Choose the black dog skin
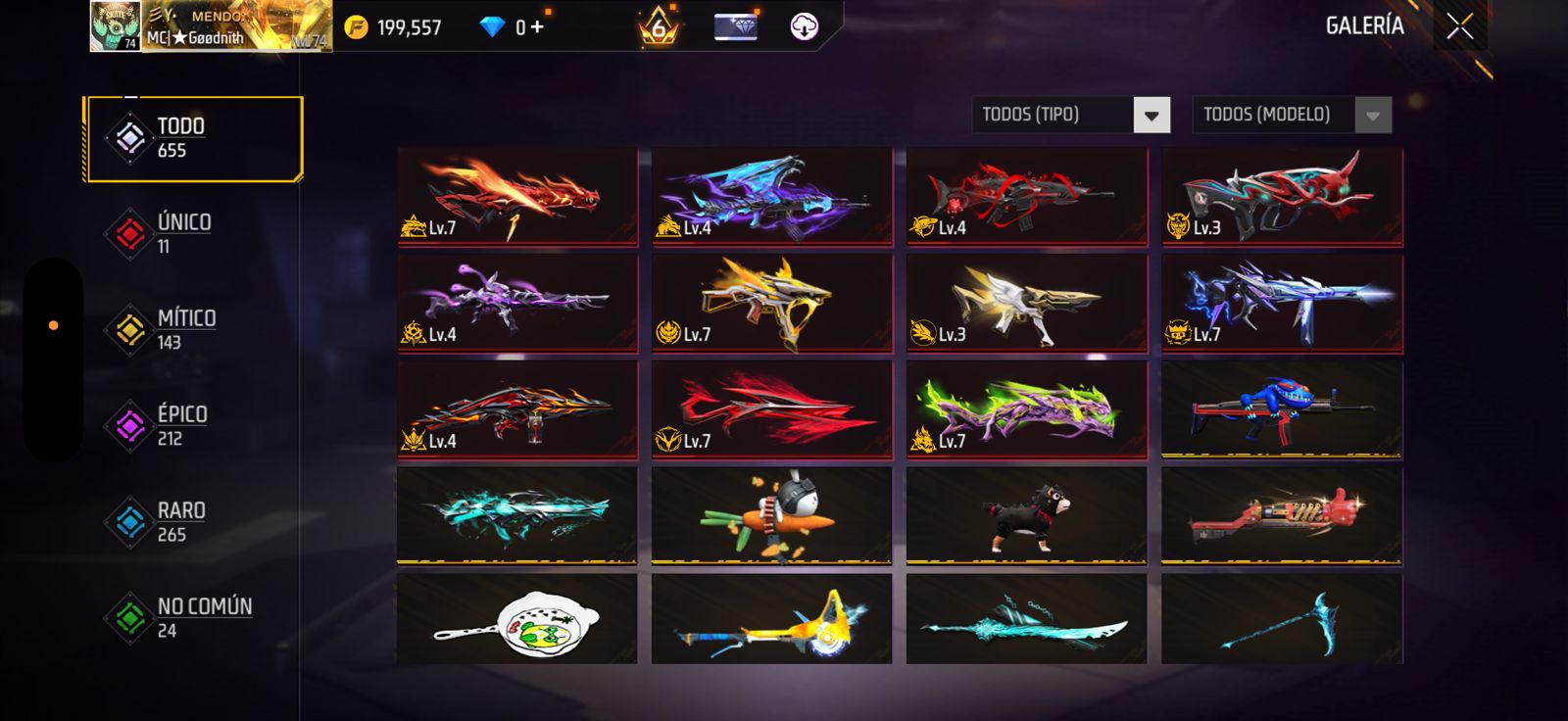 [1026, 515]
